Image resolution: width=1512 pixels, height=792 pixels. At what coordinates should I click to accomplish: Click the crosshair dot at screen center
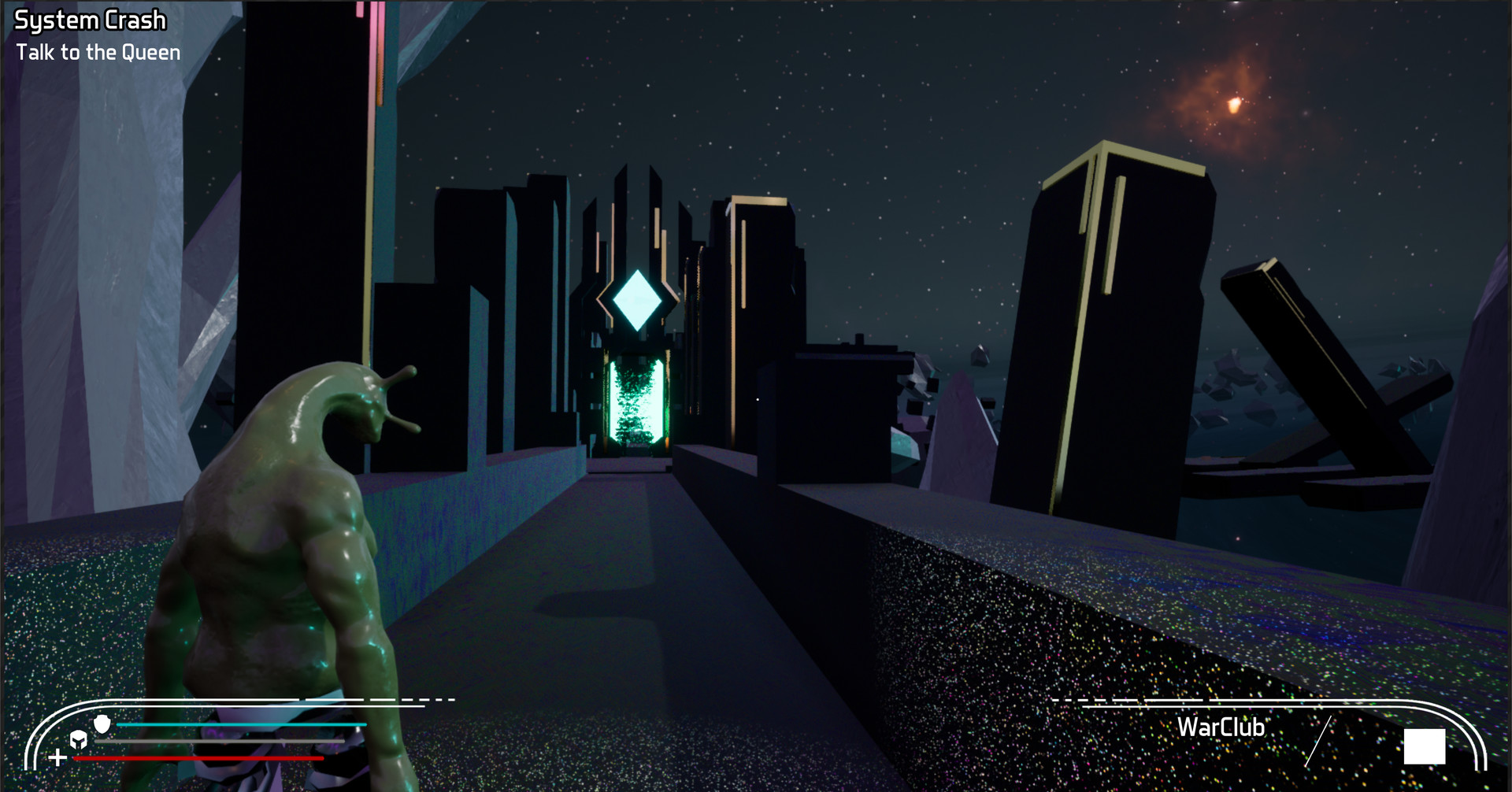(x=756, y=398)
